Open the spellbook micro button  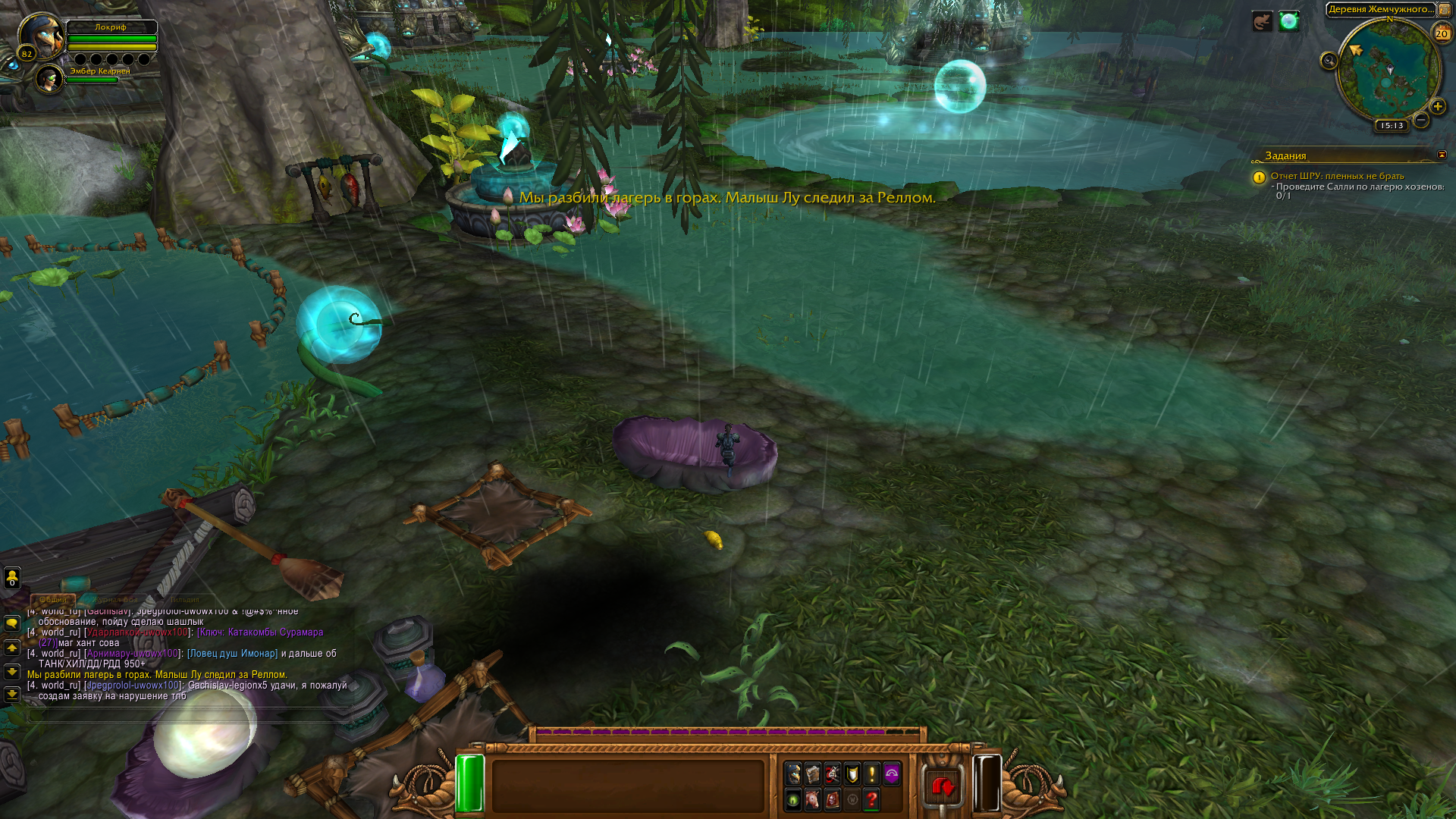pyautogui.click(x=813, y=773)
